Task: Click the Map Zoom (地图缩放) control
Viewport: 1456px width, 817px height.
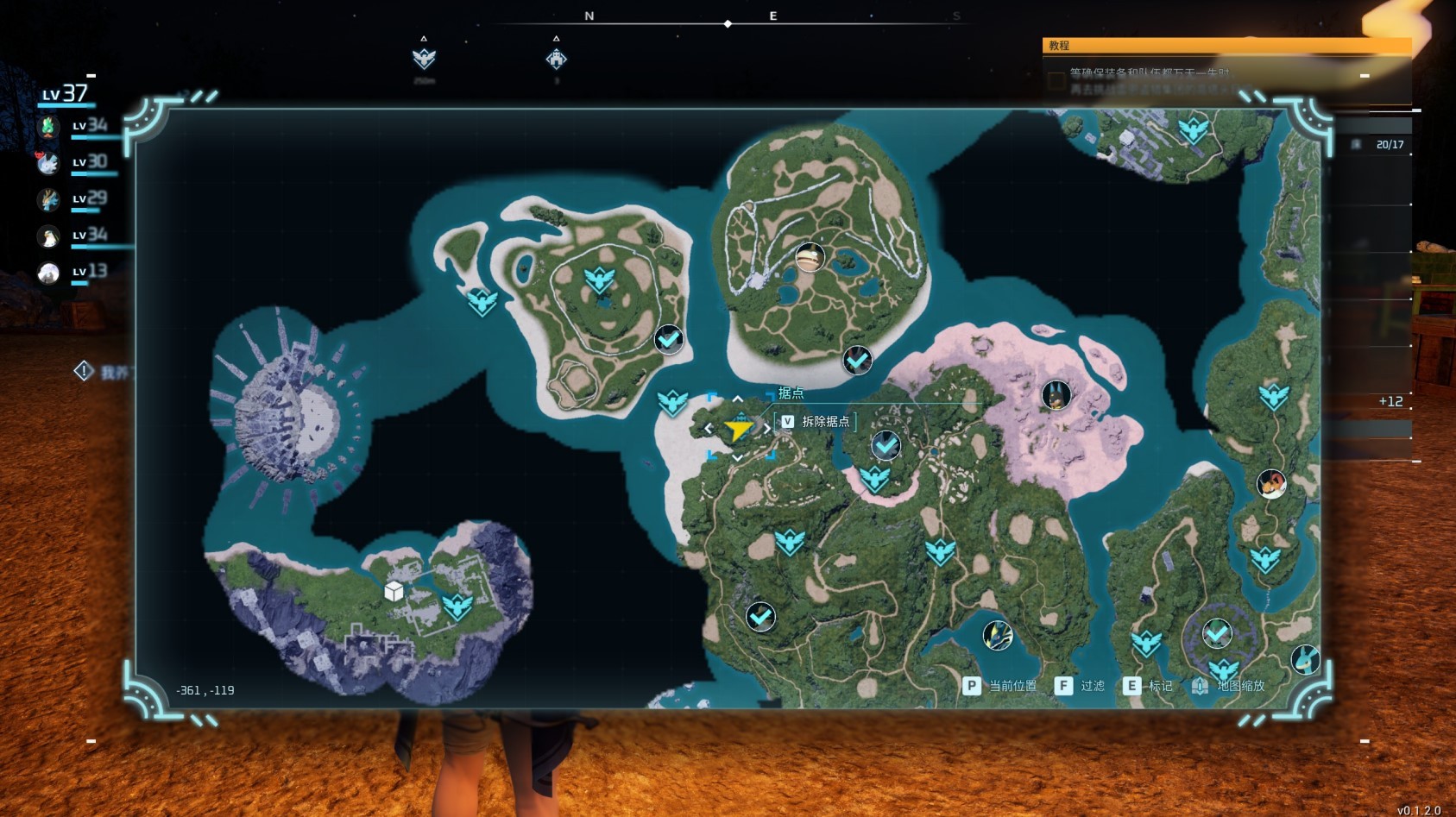Action: pyautogui.click(x=1229, y=686)
